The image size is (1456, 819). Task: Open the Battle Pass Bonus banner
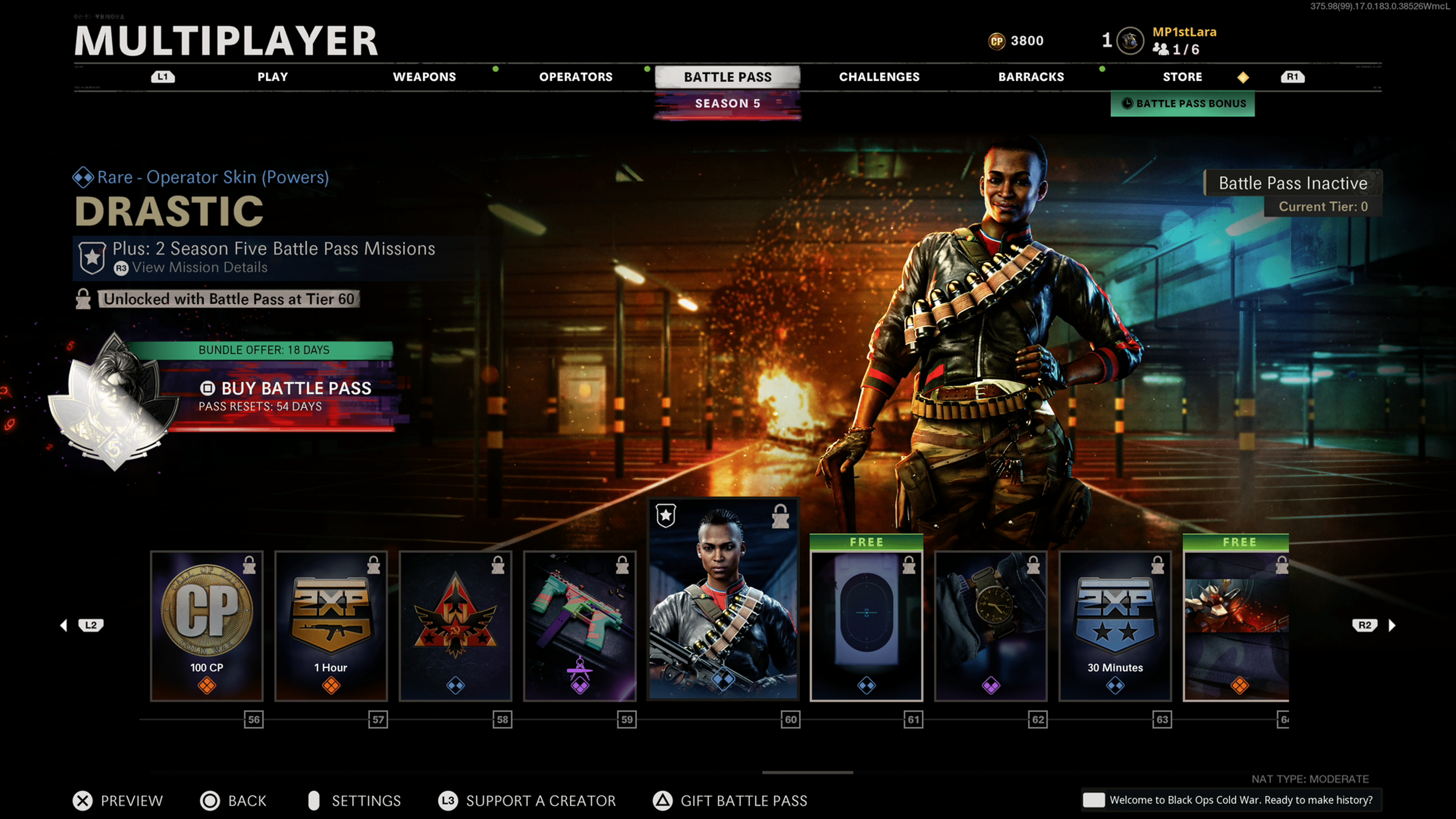click(1183, 104)
